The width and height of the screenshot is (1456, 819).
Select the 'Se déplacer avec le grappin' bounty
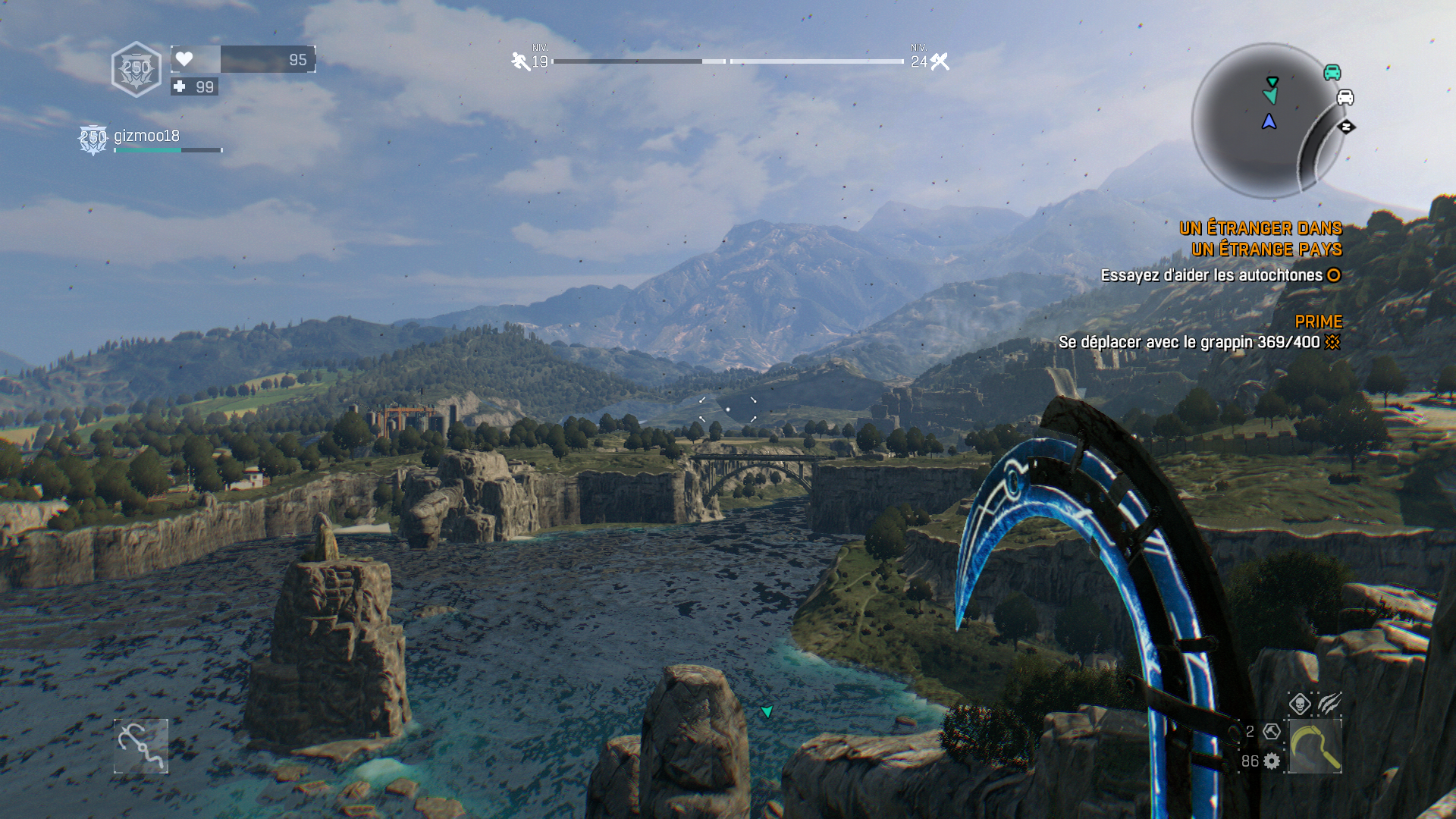click(1189, 342)
